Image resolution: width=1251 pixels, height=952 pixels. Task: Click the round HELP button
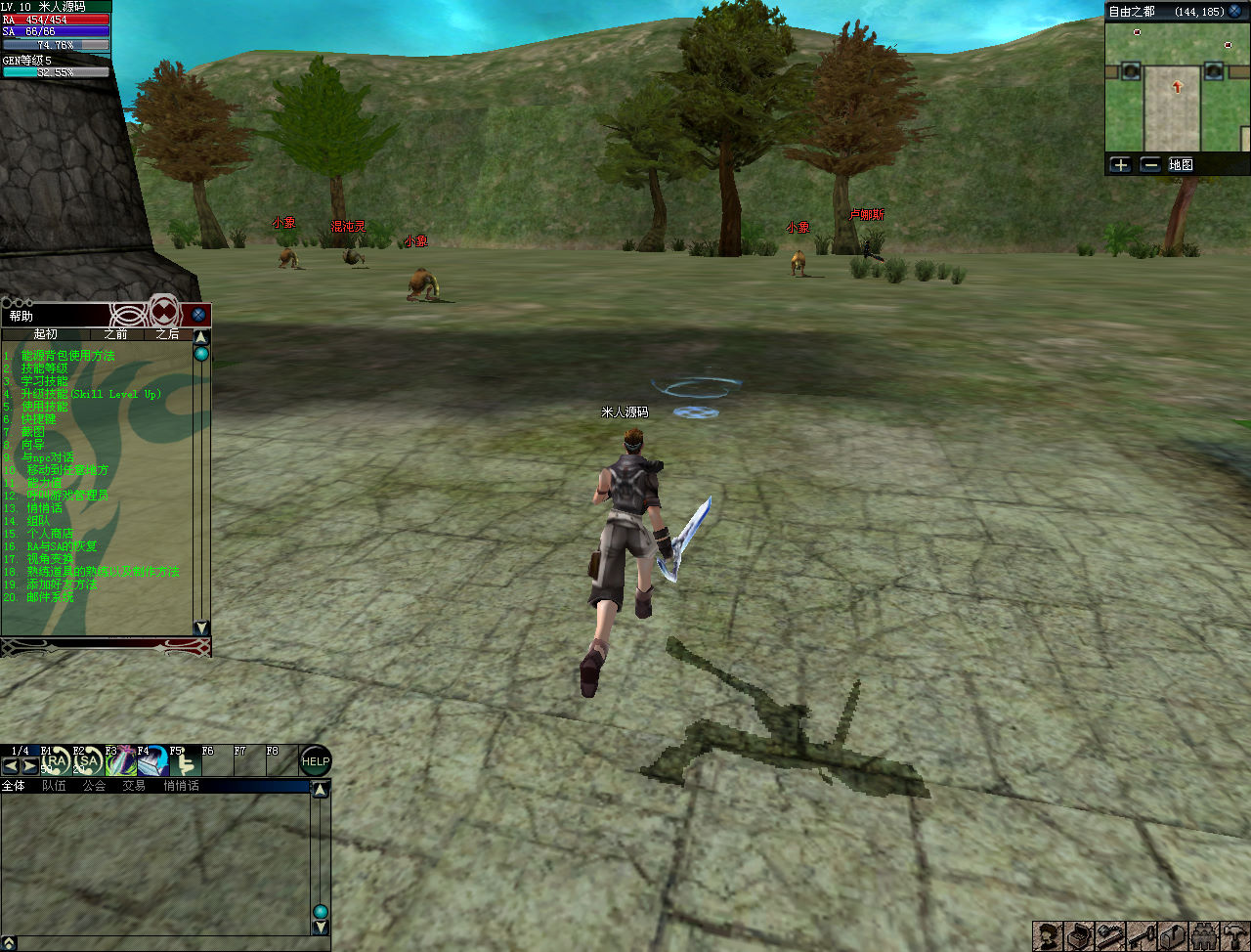tap(315, 761)
